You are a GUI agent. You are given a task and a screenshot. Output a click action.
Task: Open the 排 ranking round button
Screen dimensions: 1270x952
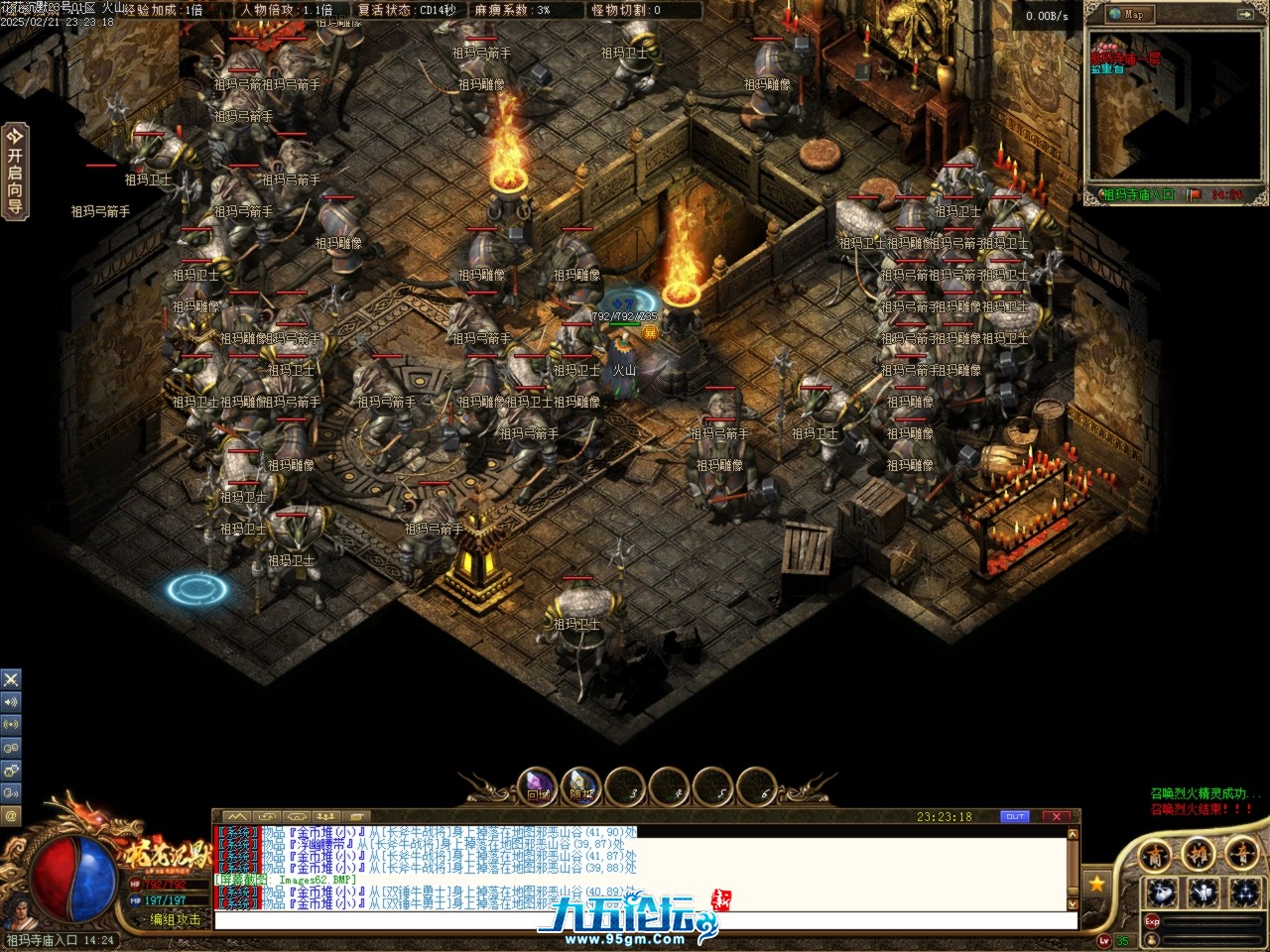1199,855
